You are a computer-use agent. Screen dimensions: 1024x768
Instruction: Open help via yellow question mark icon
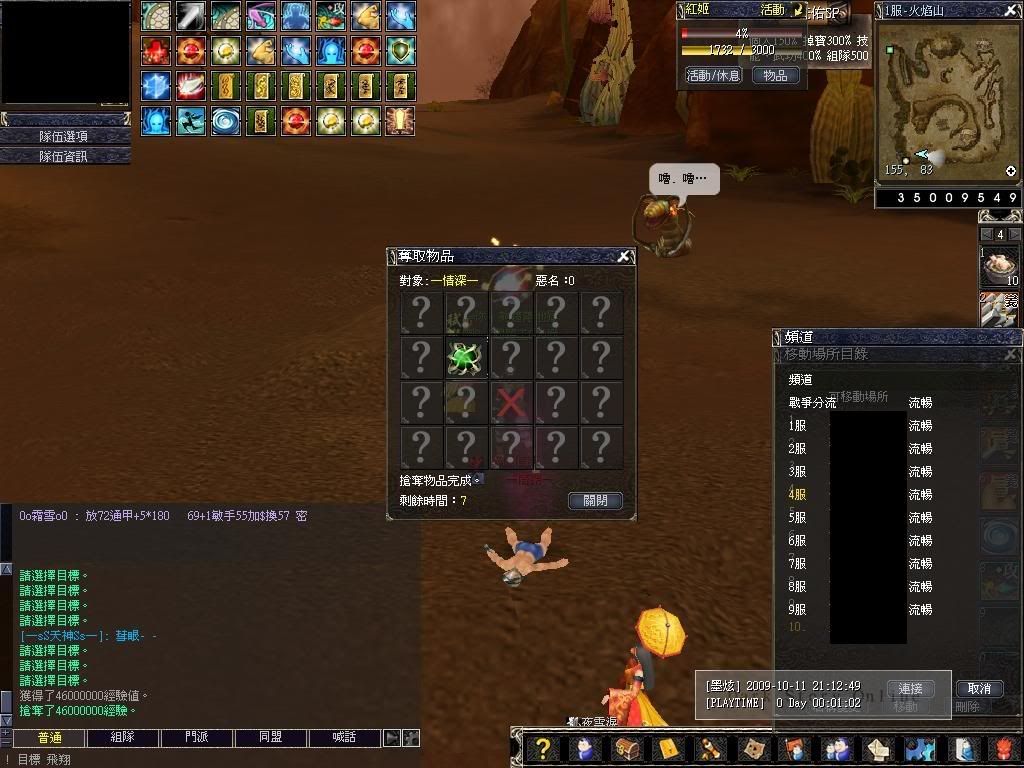pyautogui.click(x=543, y=749)
